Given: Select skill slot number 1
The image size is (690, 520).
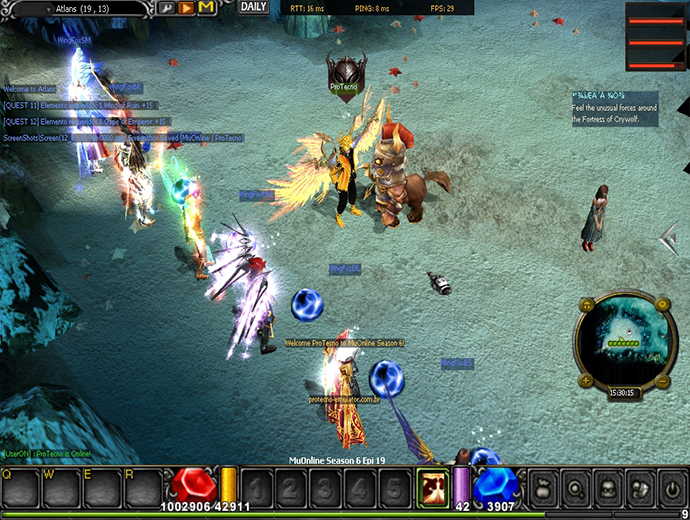Looking at the screenshot, I should tap(257, 490).
